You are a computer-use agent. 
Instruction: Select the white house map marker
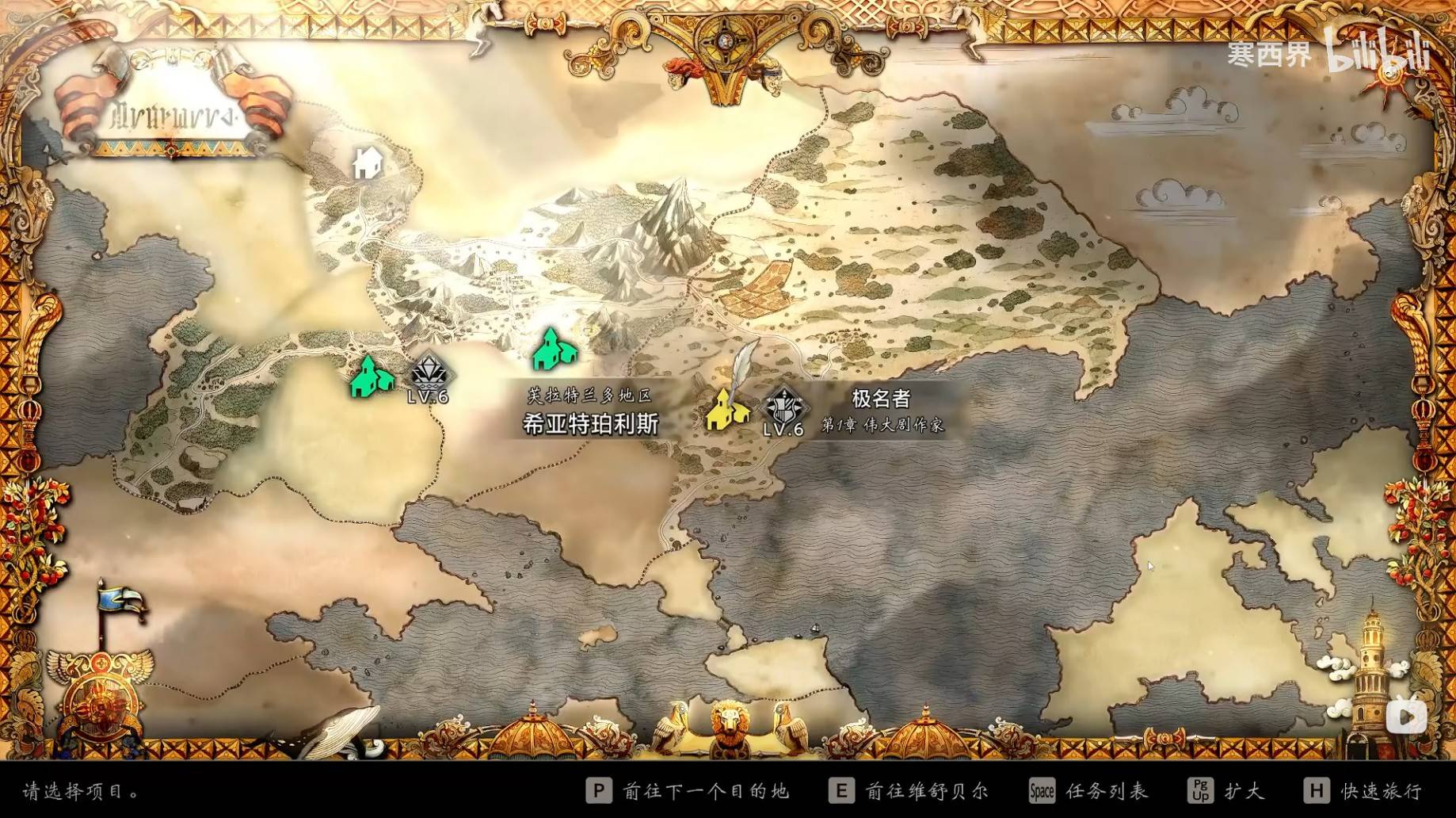tap(368, 163)
